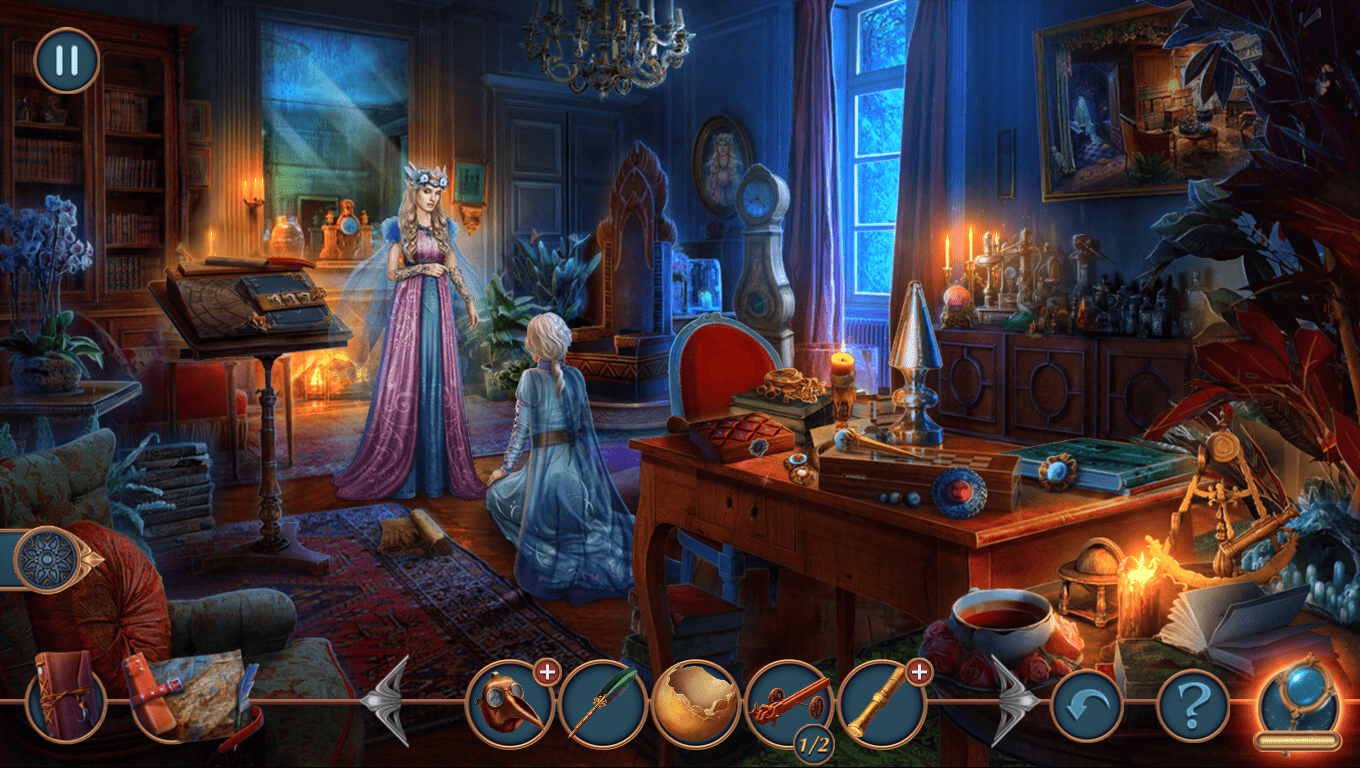Activate the glowing blue orb hint
The width and height of the screenshot is (1360, 768).
click(x=1297, y=700)
